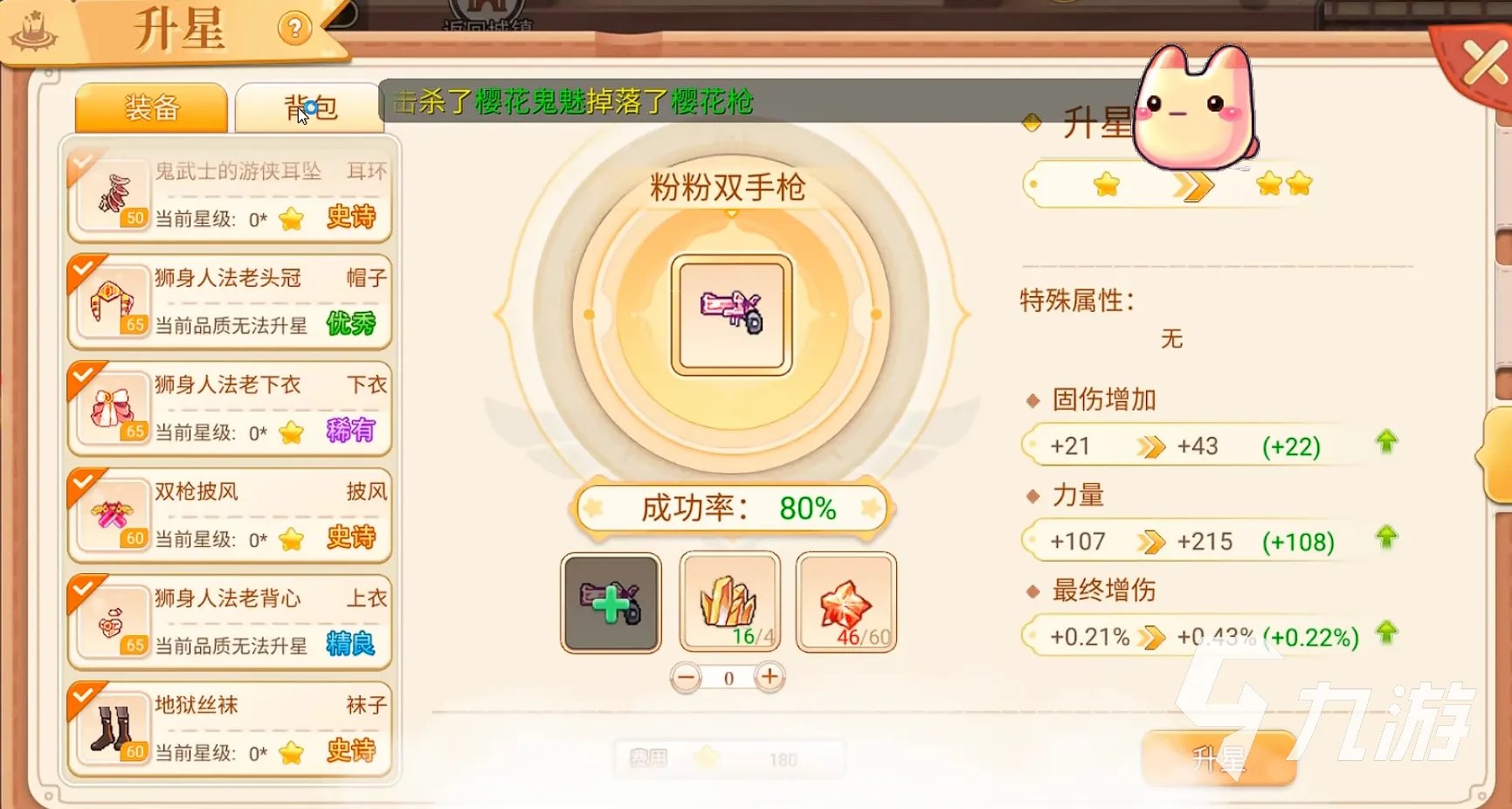Viewport: 1512px width, 809px height.
Task: Click the red leaf material showing 46/60
Action: click(845, 603)
